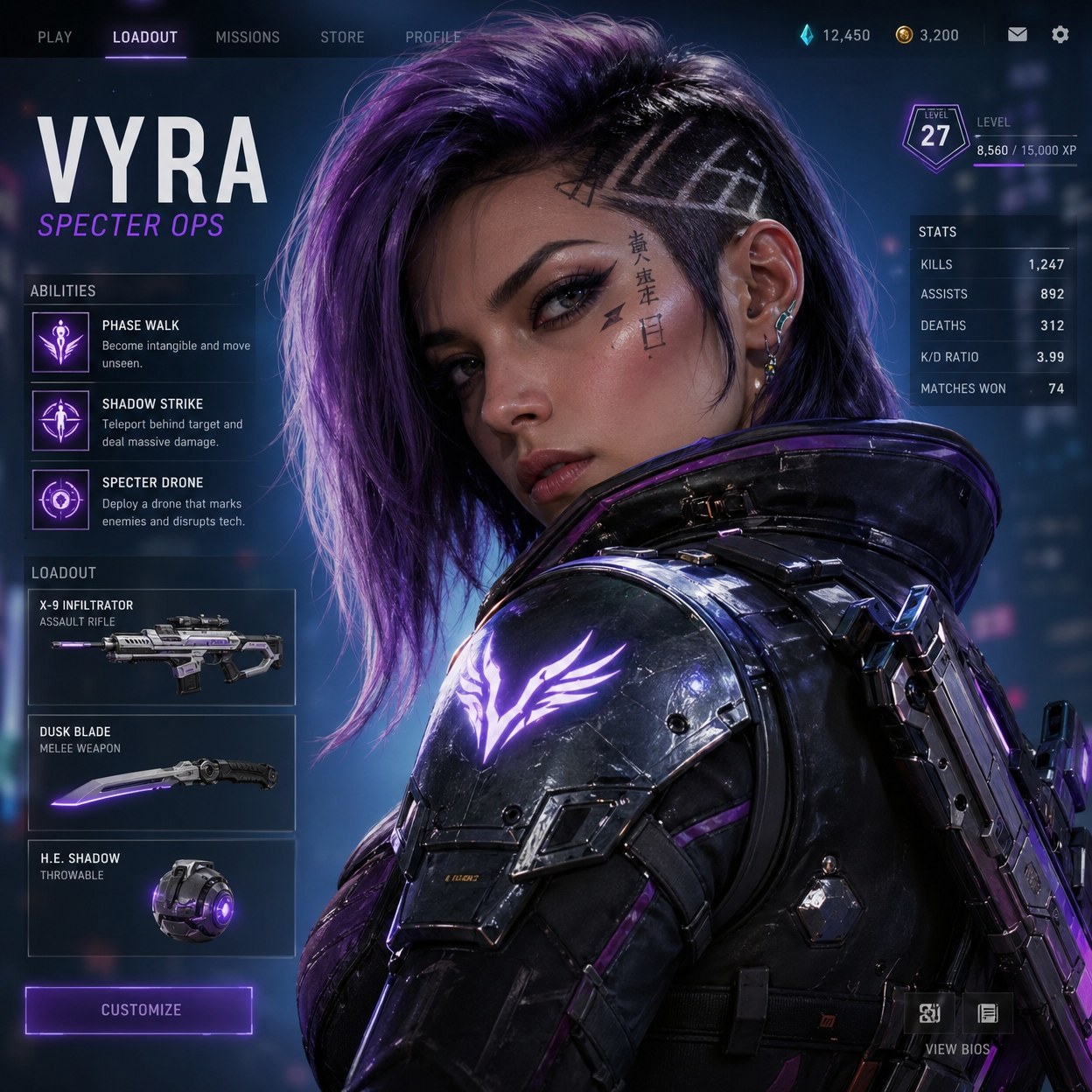The height and width of the screenshot is (1092, 1092).
Task: Open the Profile tab
Action: (x=432, y=37)
